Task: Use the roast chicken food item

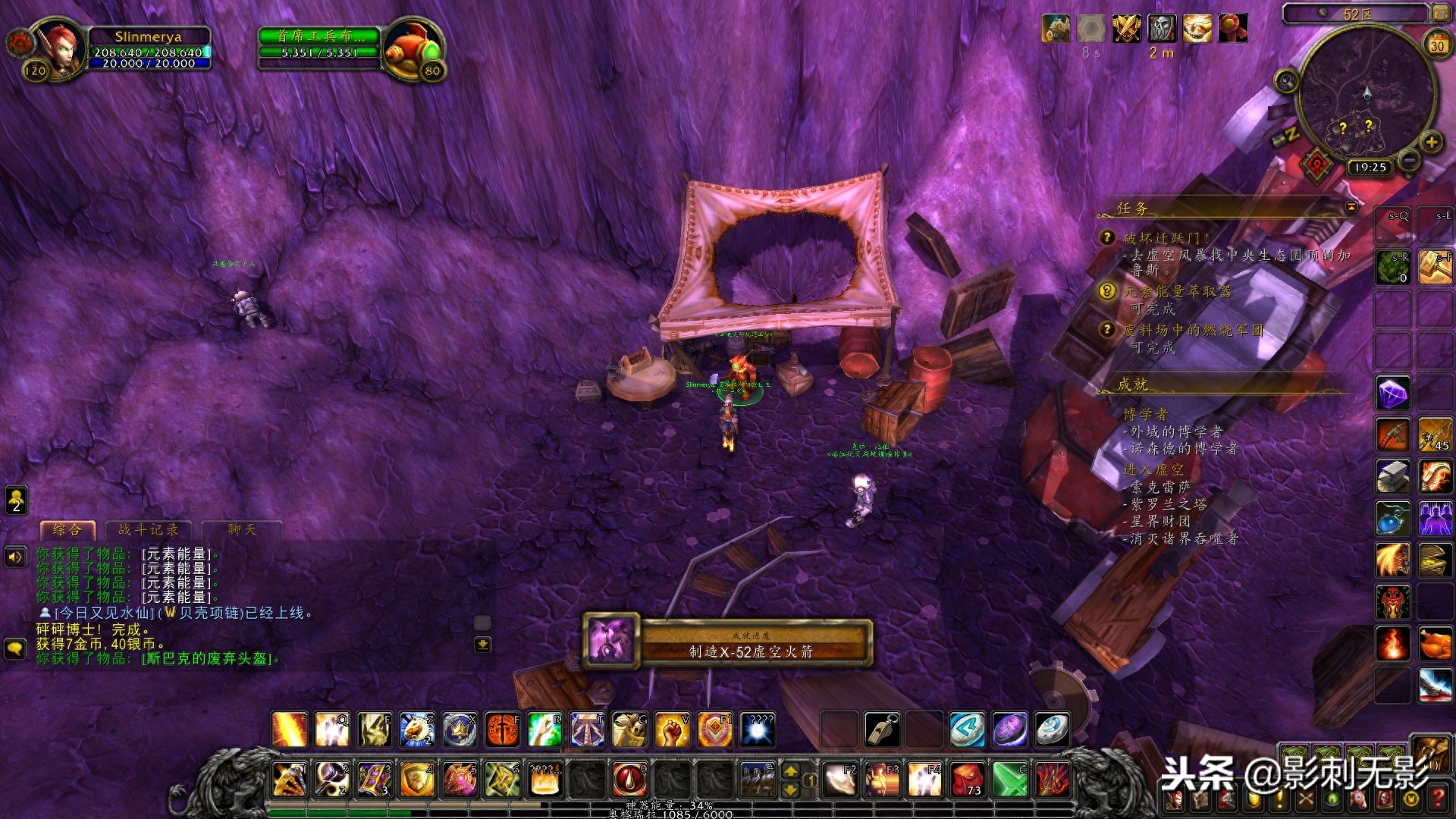Action: 1435,644
